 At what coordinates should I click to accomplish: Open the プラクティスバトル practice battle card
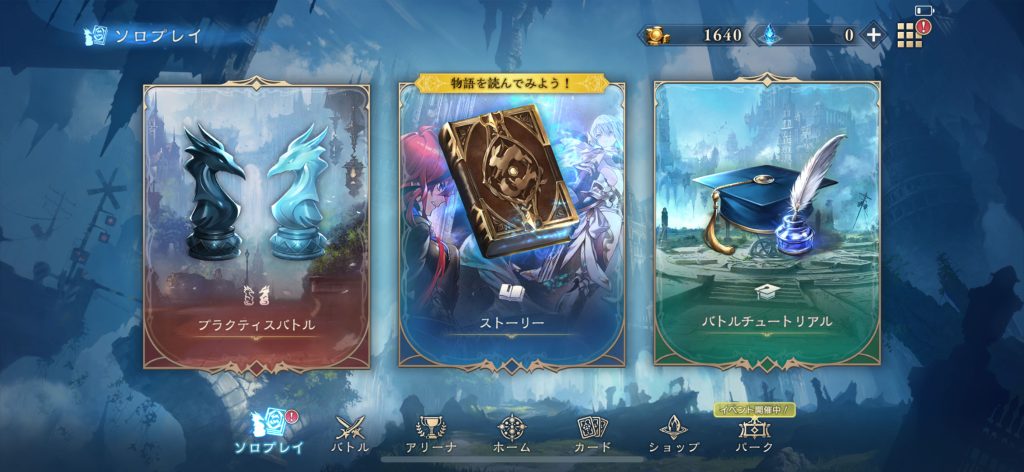tap(256, 226)
